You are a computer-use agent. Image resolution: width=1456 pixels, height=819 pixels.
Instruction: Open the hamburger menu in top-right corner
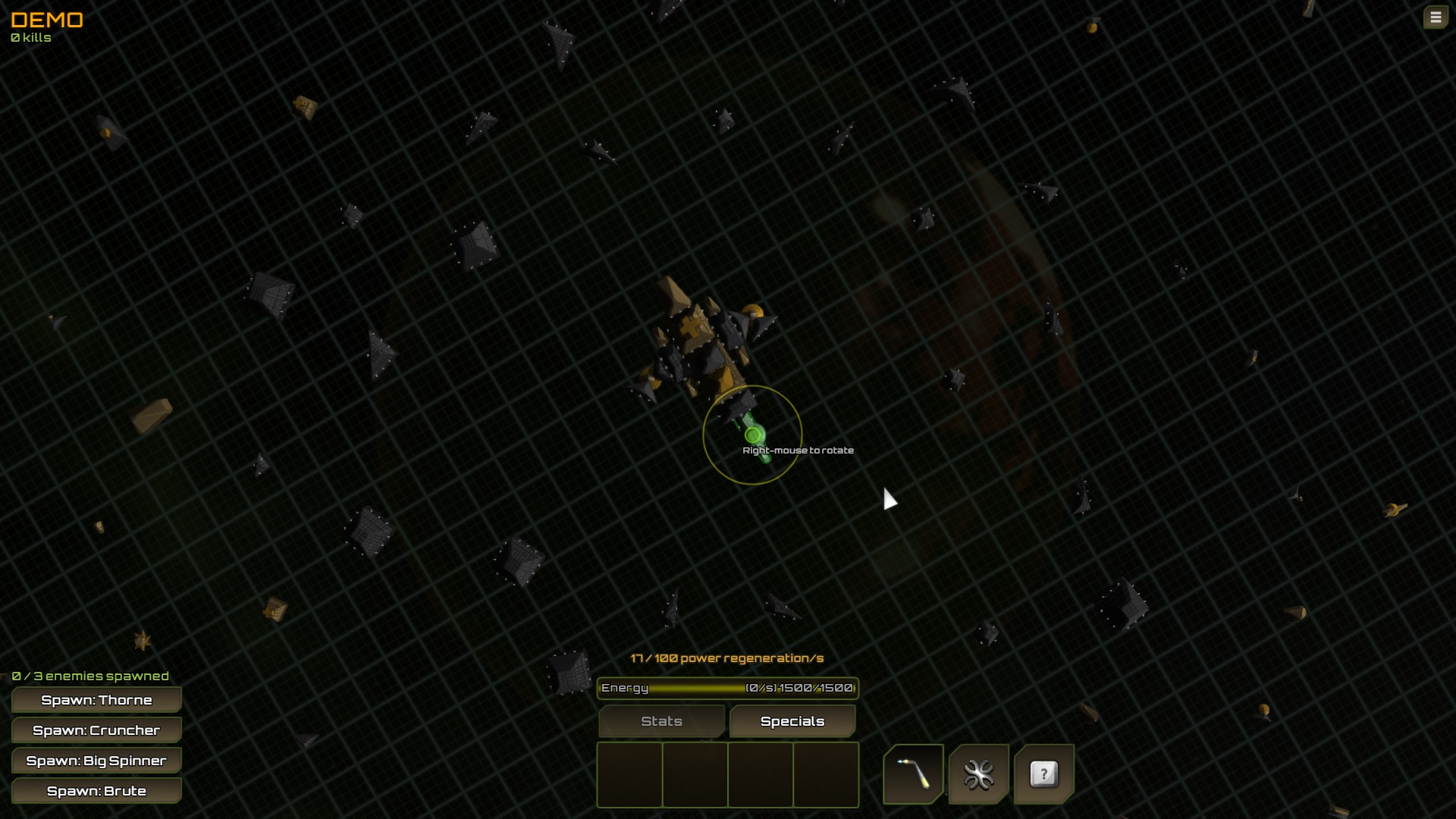pyautogui.click(x=1436, y=17)
